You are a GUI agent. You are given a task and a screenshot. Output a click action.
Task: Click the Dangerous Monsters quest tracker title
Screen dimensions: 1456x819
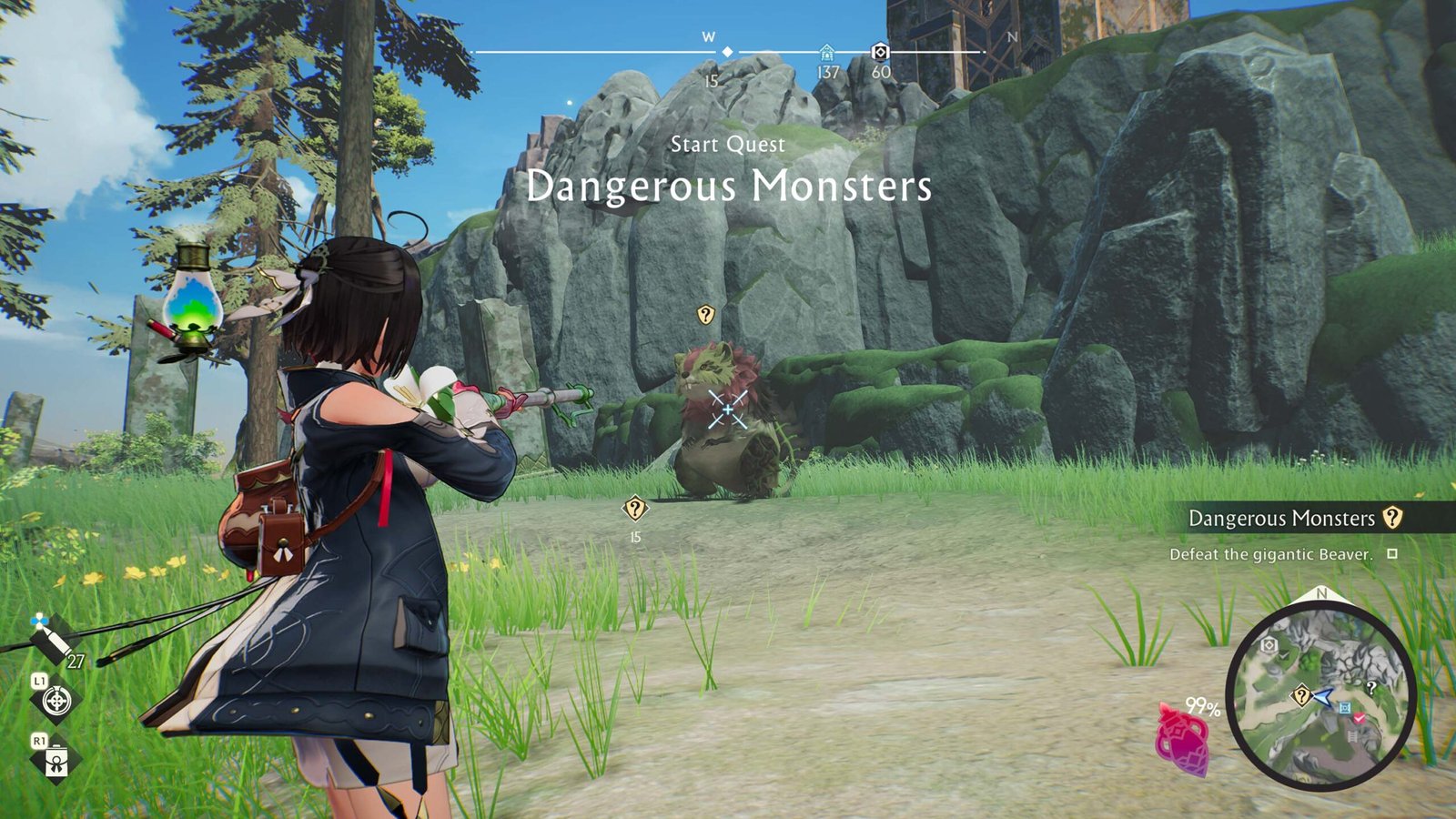(x=1281, y=519)
